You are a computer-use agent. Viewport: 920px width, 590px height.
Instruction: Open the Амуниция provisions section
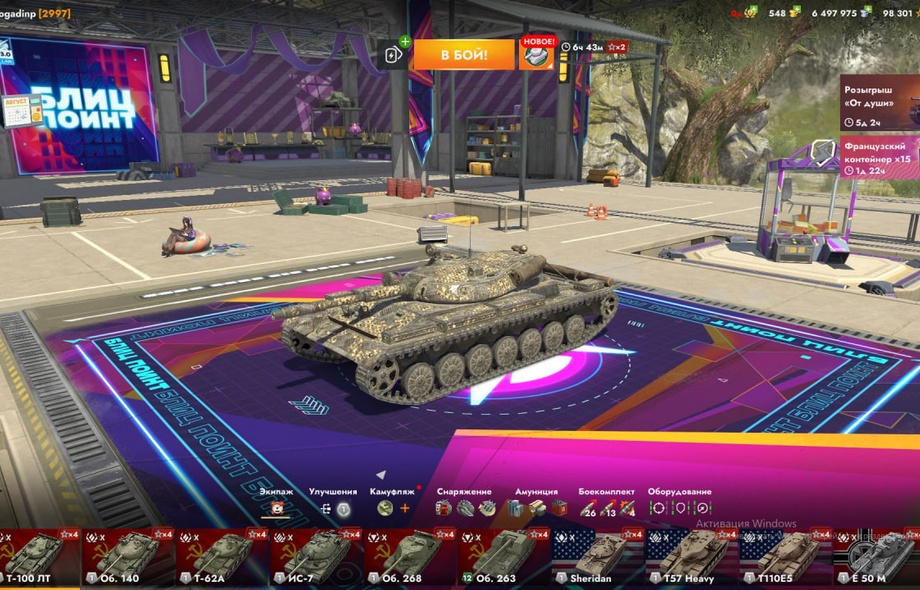pos(538,507)
